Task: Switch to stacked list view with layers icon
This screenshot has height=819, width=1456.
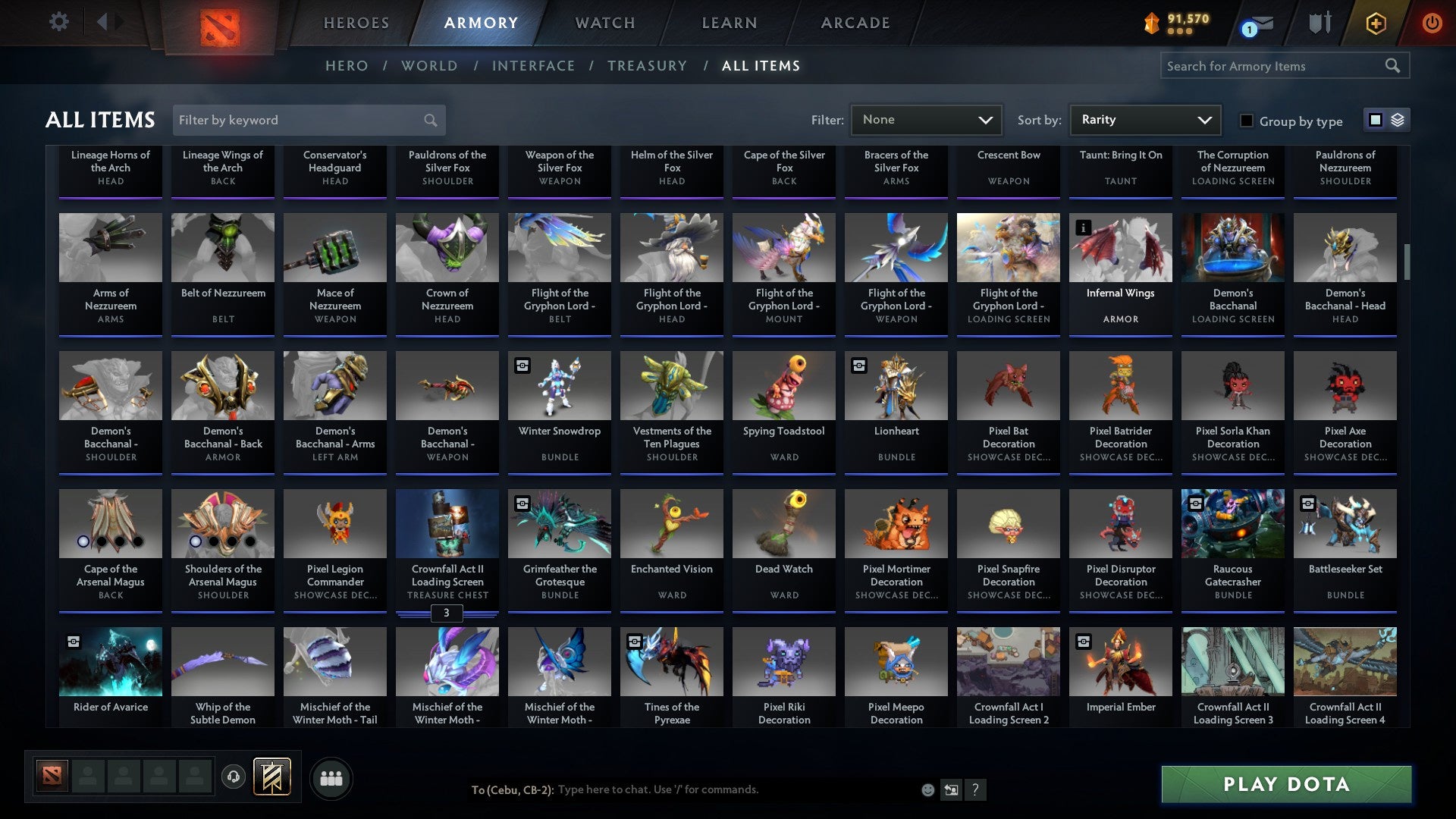Action: (1396, 120)
